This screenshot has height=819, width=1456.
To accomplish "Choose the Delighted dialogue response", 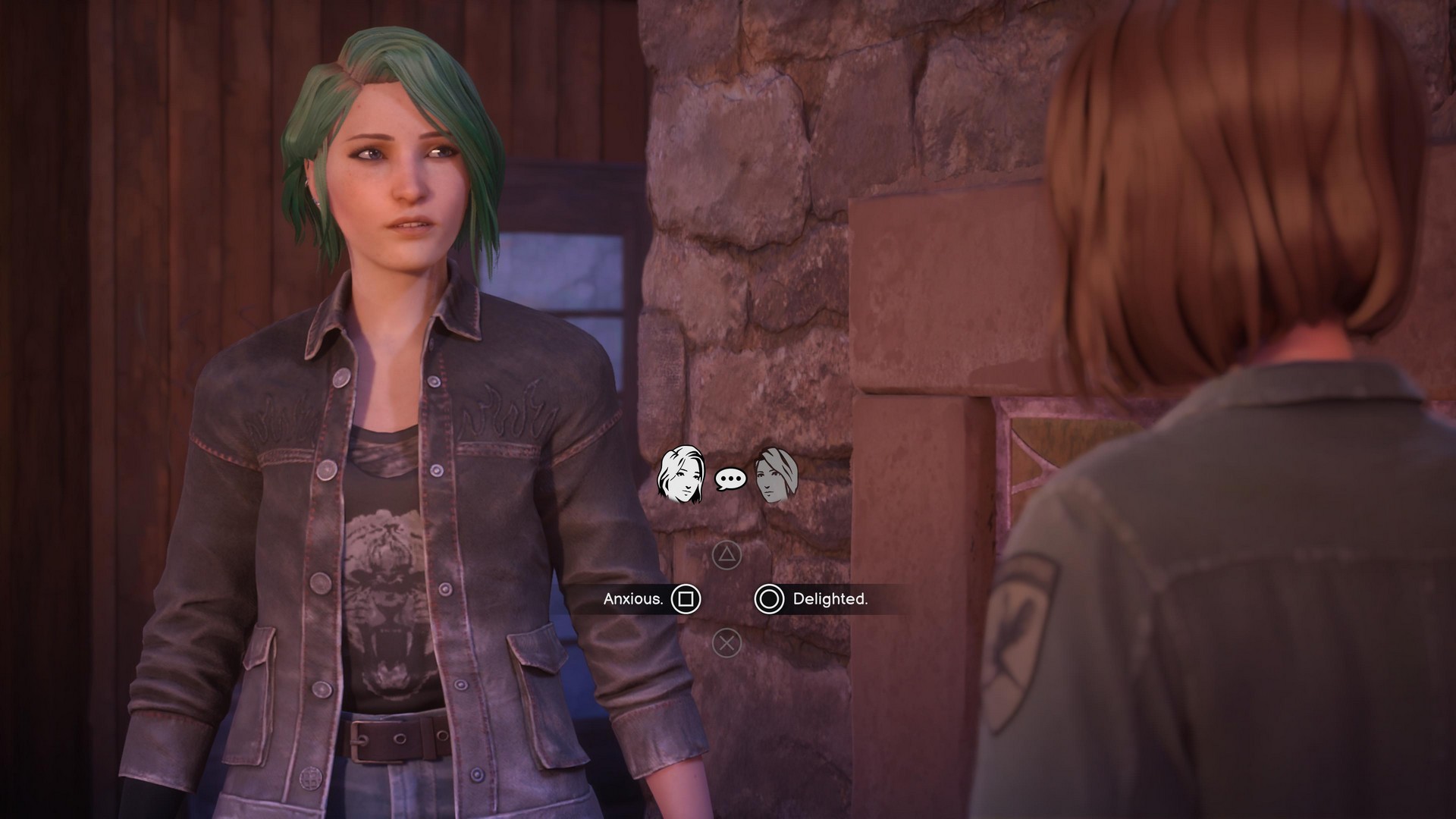I will (830, 600).
